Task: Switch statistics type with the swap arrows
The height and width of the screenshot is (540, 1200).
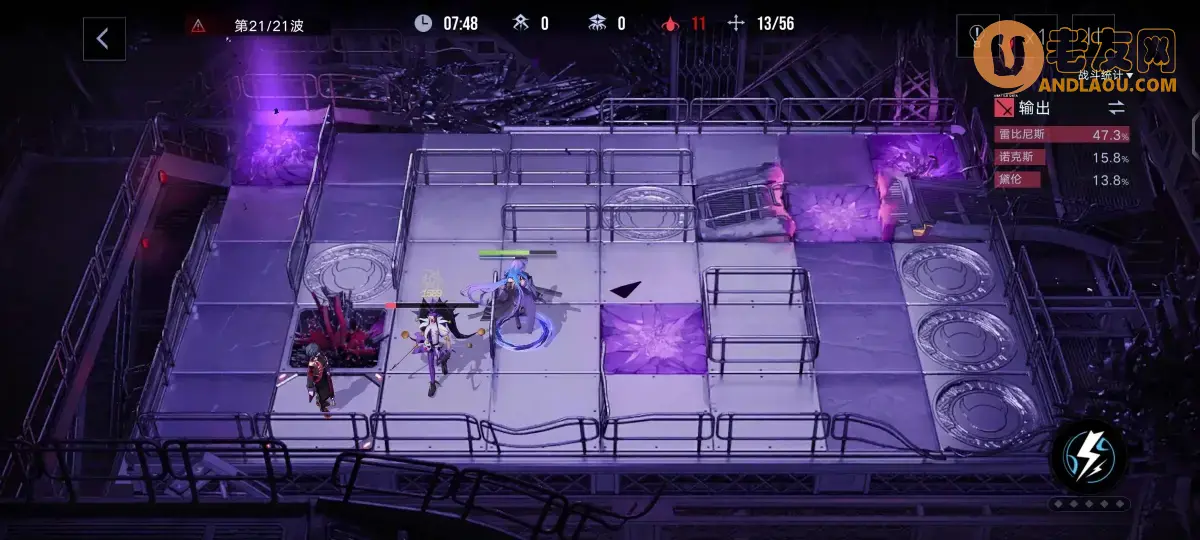Action: click(x=1116, y=107)
